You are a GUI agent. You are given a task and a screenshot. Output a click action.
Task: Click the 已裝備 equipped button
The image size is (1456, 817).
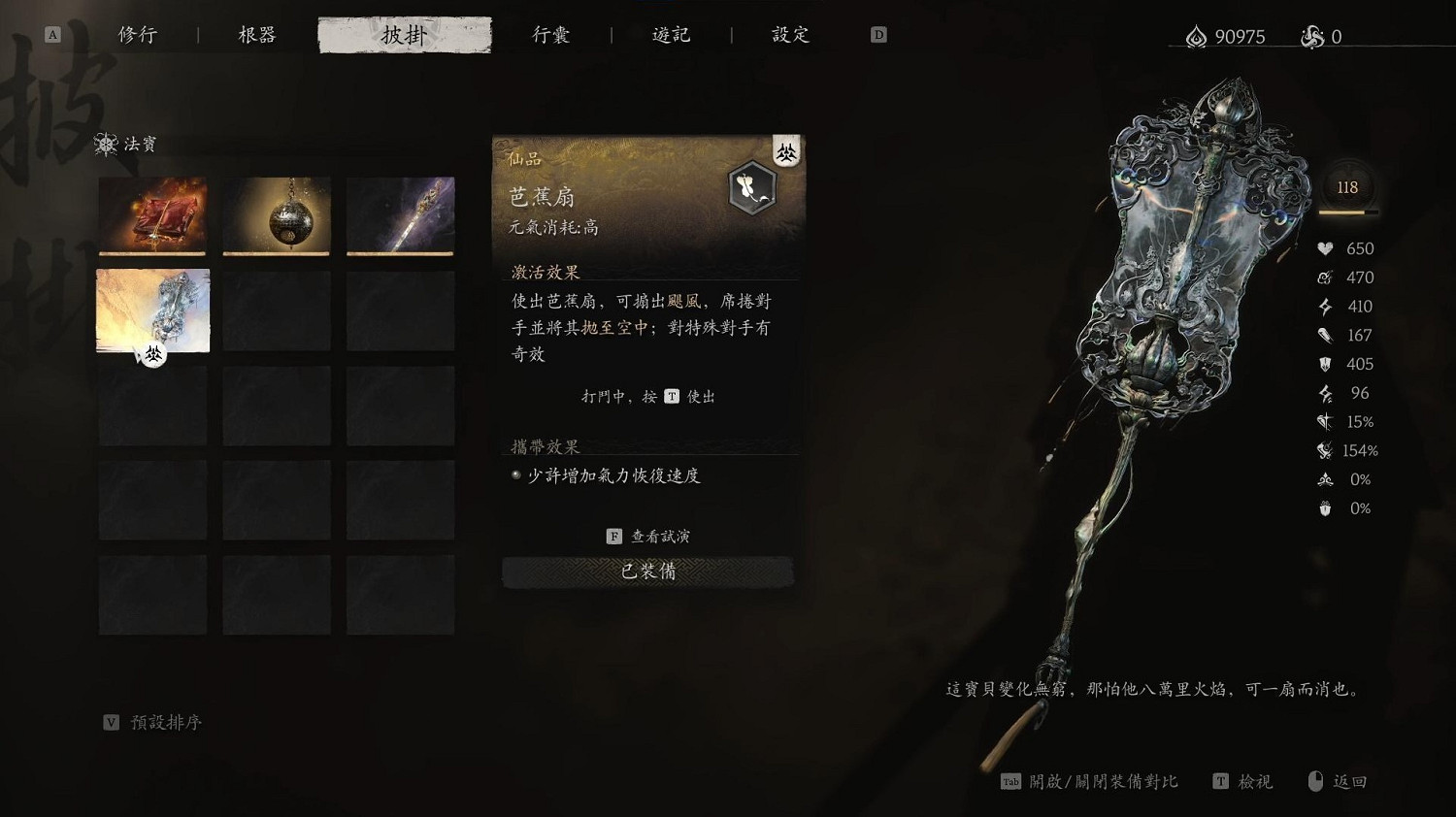(x=646, y=572)
